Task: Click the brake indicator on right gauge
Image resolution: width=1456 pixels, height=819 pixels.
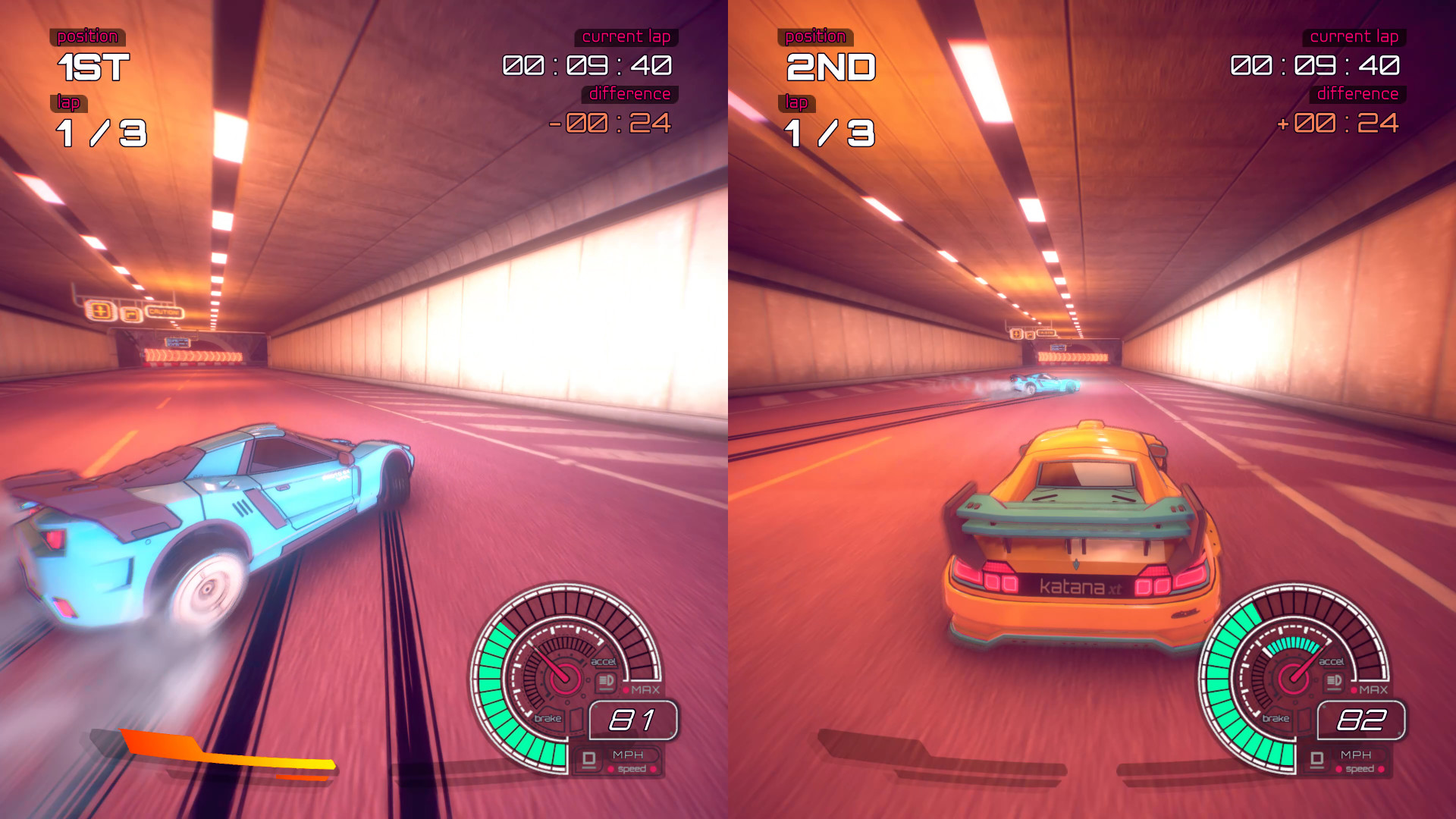Action: [x=1276, y=717]
